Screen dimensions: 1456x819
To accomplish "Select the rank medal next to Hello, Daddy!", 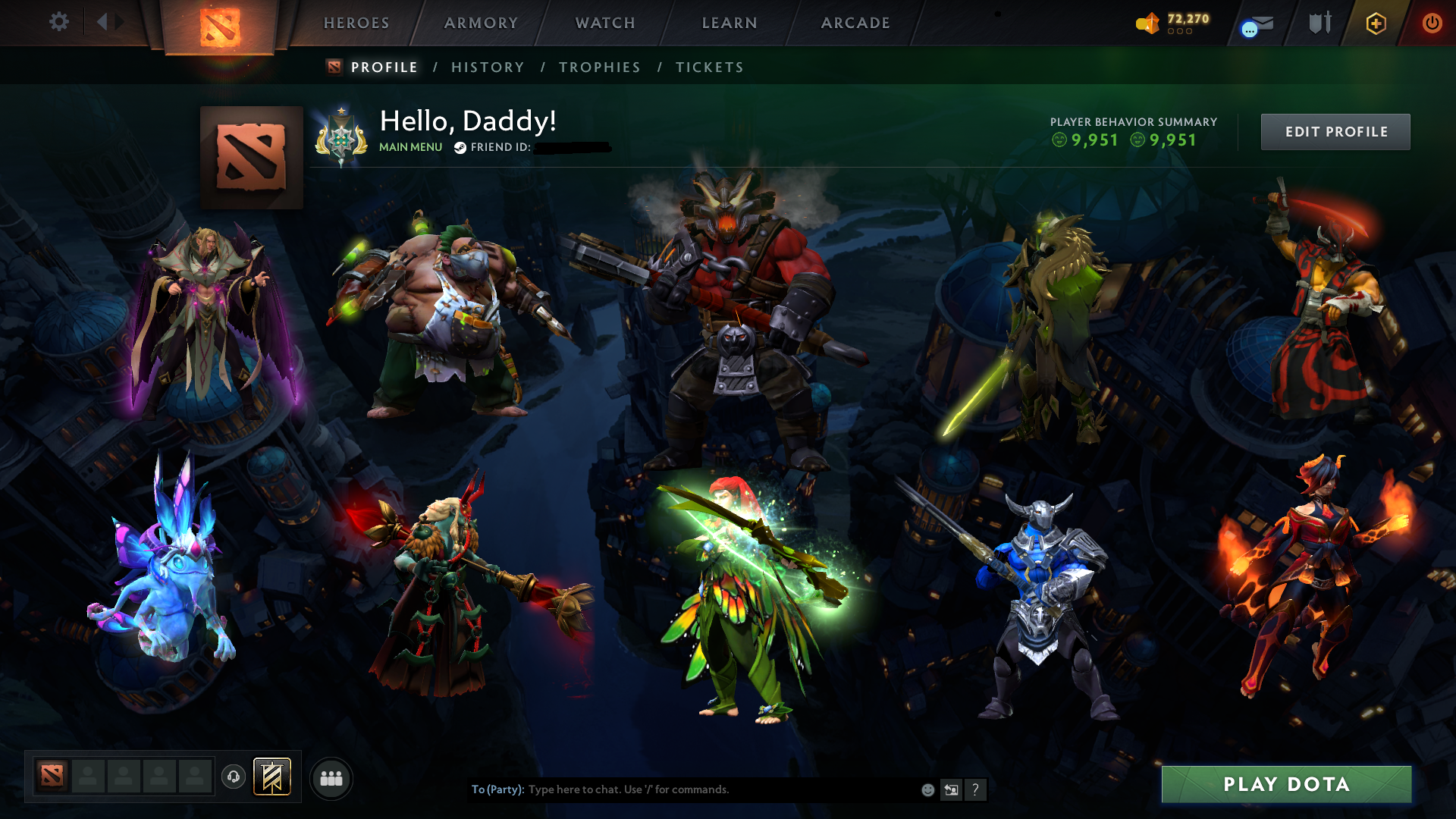I will click(341, 136).
